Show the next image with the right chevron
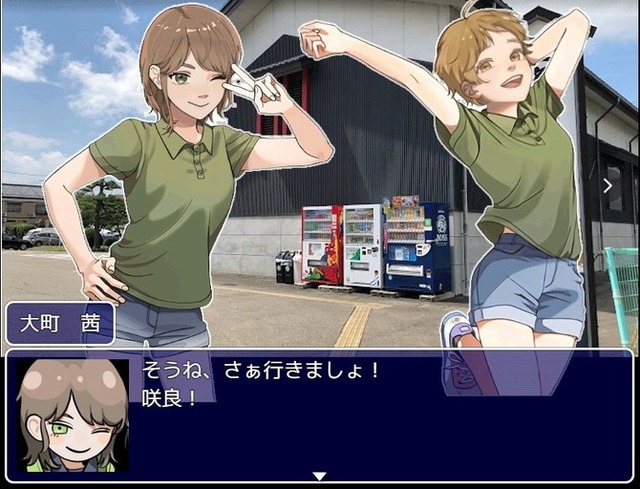This screenshot has height=489, width=640. tap(607, 185)
